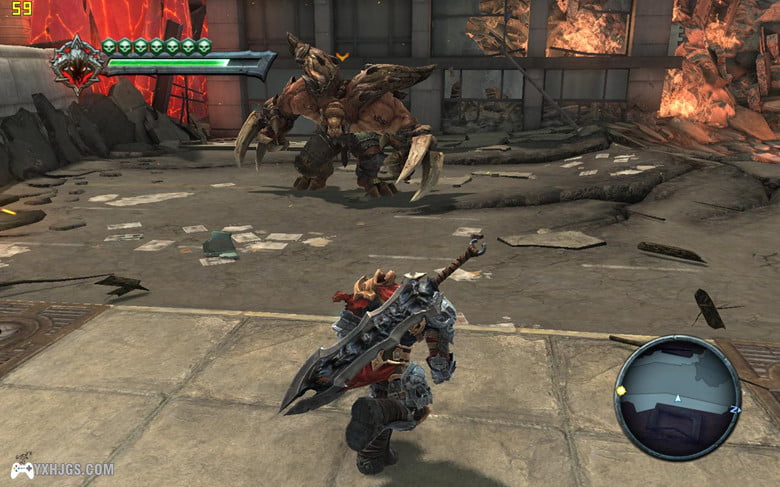The height and width of the screenshot is (487, 780).
Task: Select the yellow objective marker on the minimap
Action: [621, 390]
